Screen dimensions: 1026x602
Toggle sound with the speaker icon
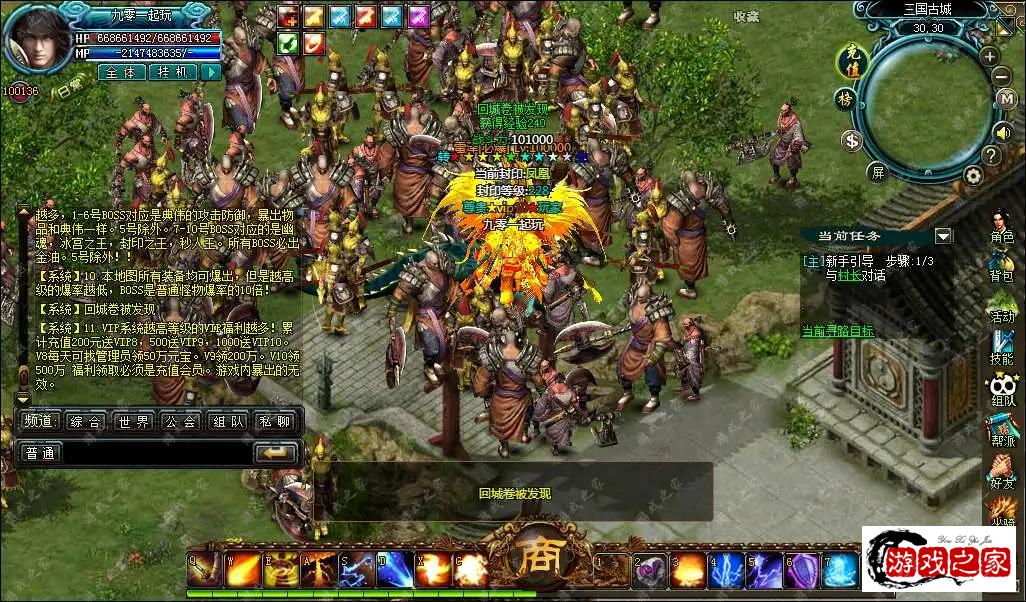1001,131
